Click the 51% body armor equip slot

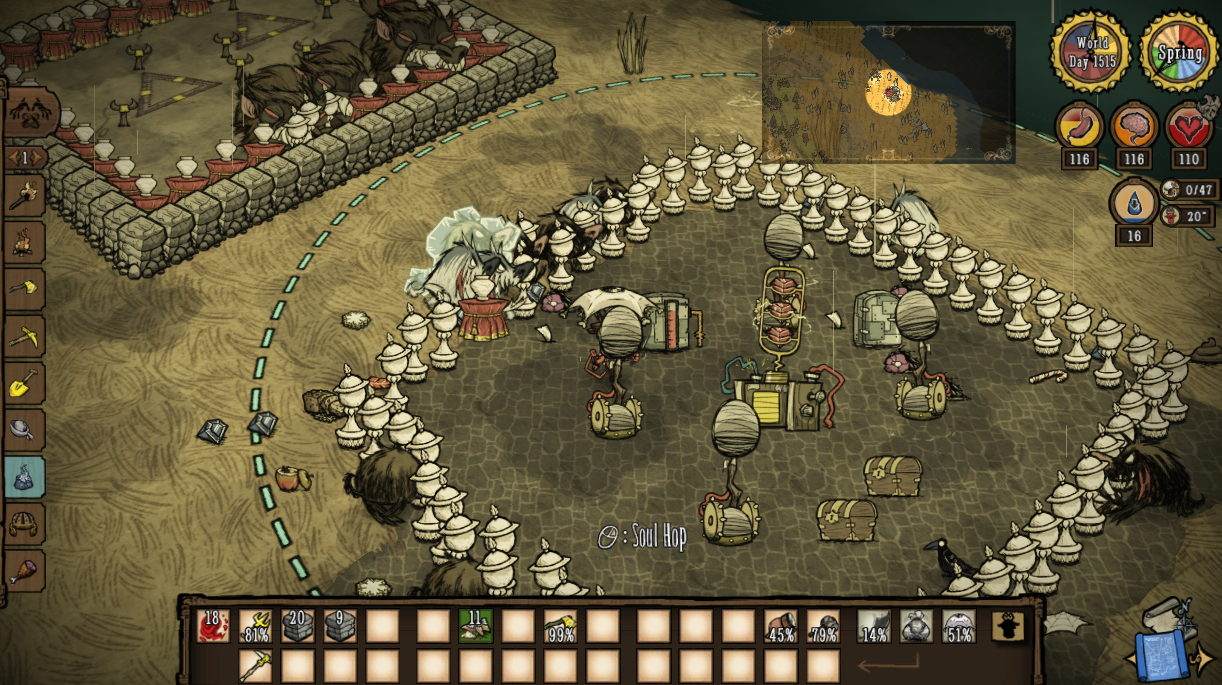click(959, 626)
